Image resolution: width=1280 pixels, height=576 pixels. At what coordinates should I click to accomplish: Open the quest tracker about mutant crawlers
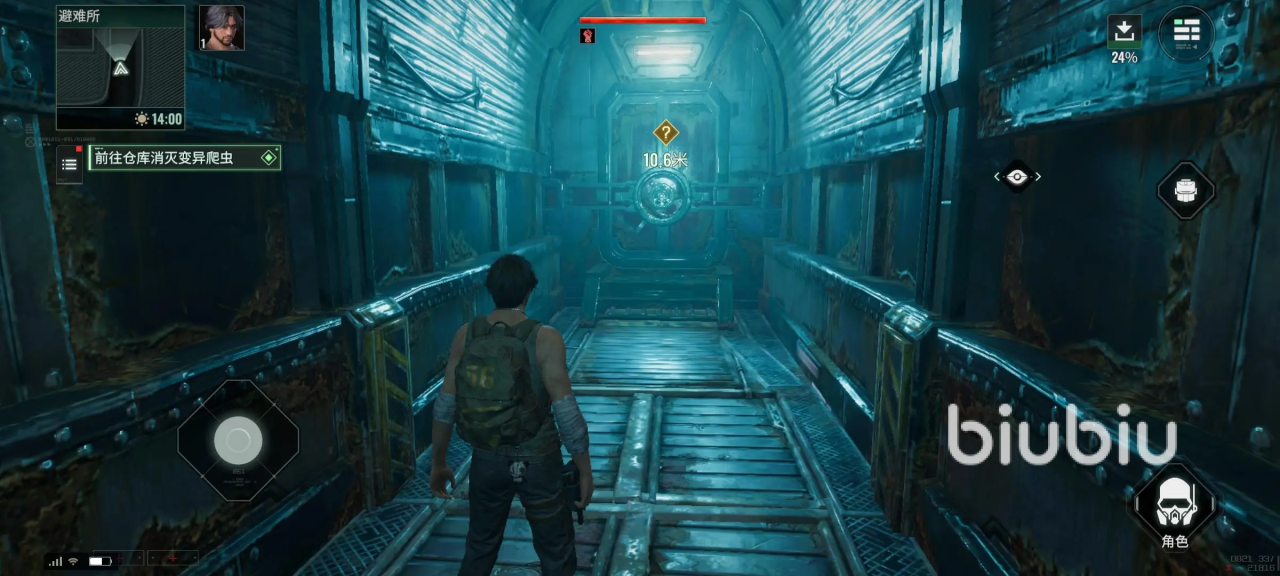click(184, 157)
